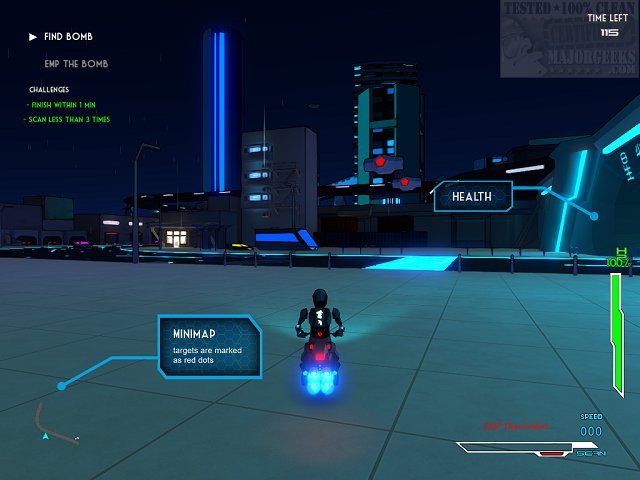Select the EMP the Bomb objective
The height and width of the screenshot is (480, 640).
point(77,64)
